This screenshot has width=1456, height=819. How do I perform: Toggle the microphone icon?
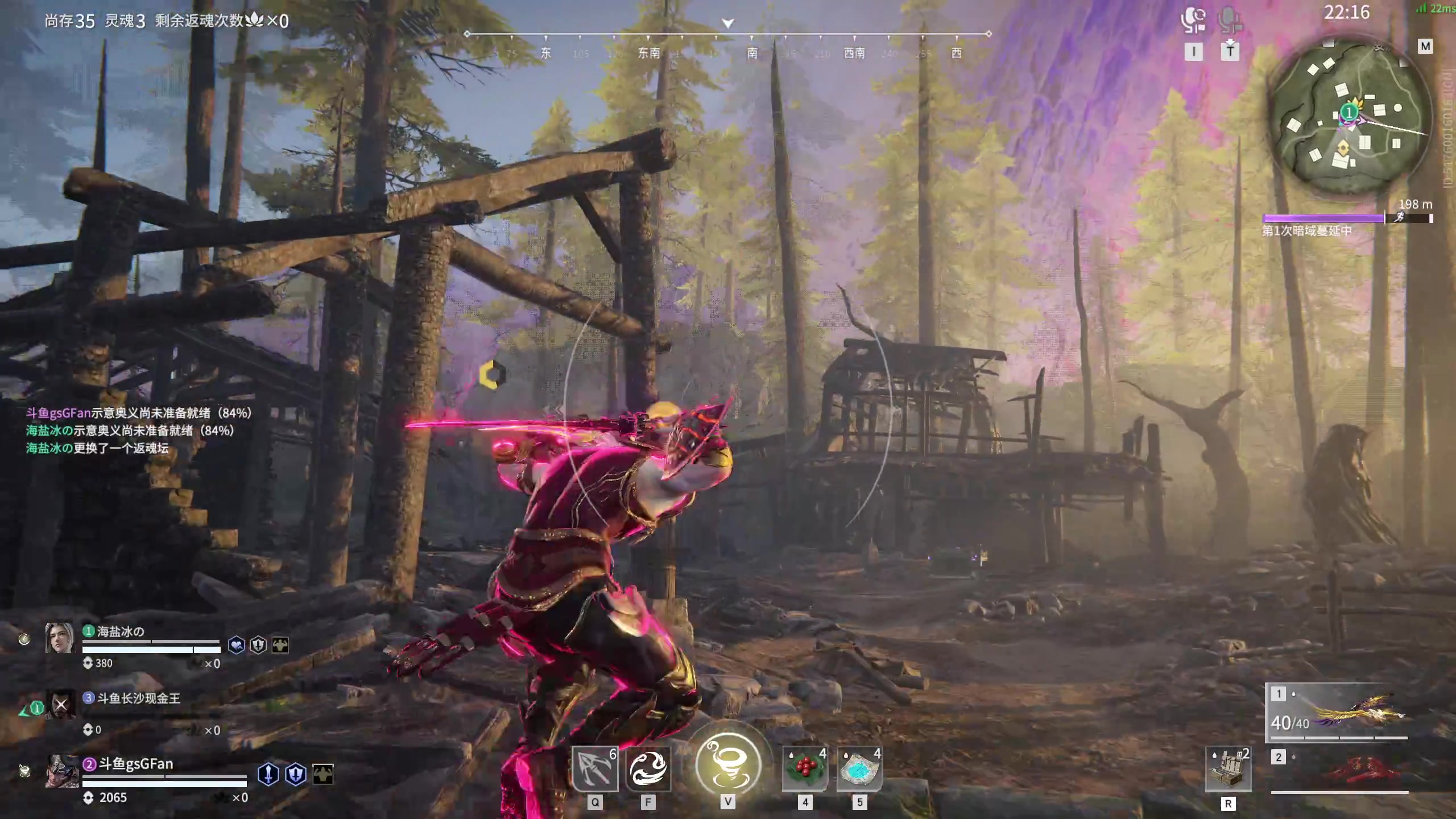[1230, 20]
